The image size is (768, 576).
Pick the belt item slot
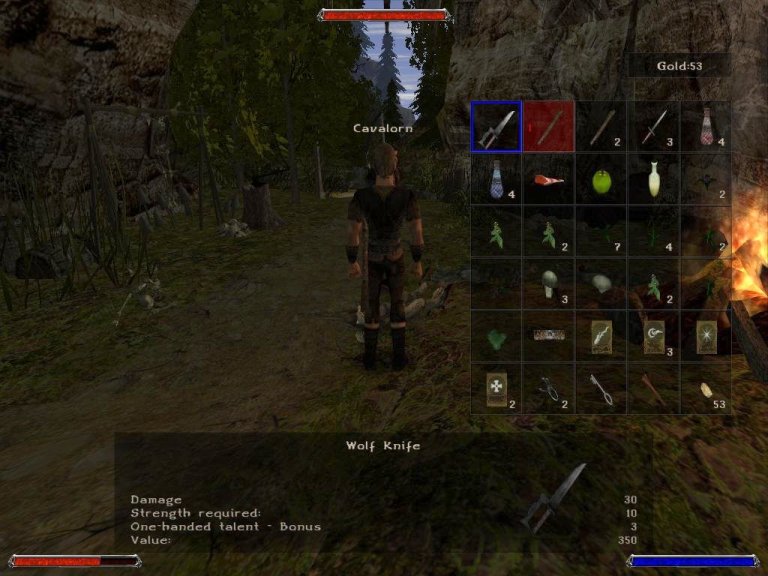click(x=548, y=336)
